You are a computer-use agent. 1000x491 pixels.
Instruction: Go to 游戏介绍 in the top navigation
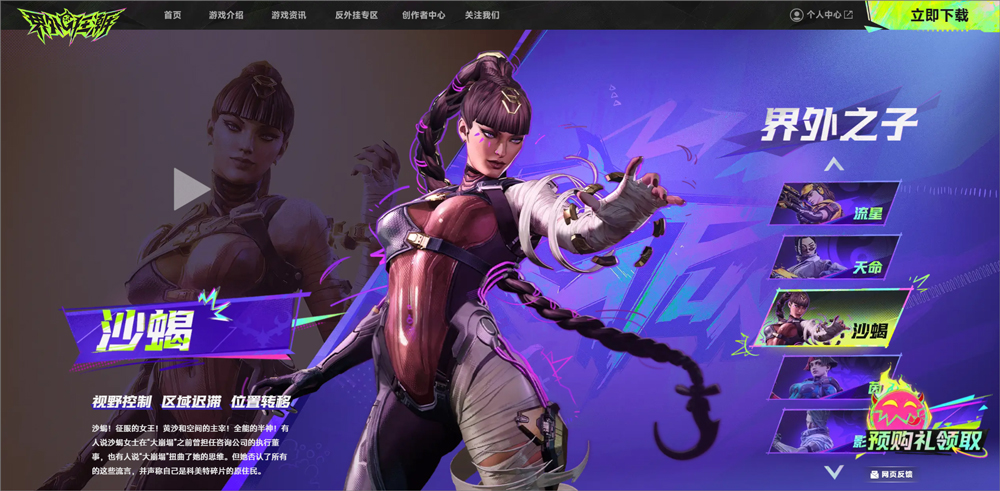click(x=226, y=16)
